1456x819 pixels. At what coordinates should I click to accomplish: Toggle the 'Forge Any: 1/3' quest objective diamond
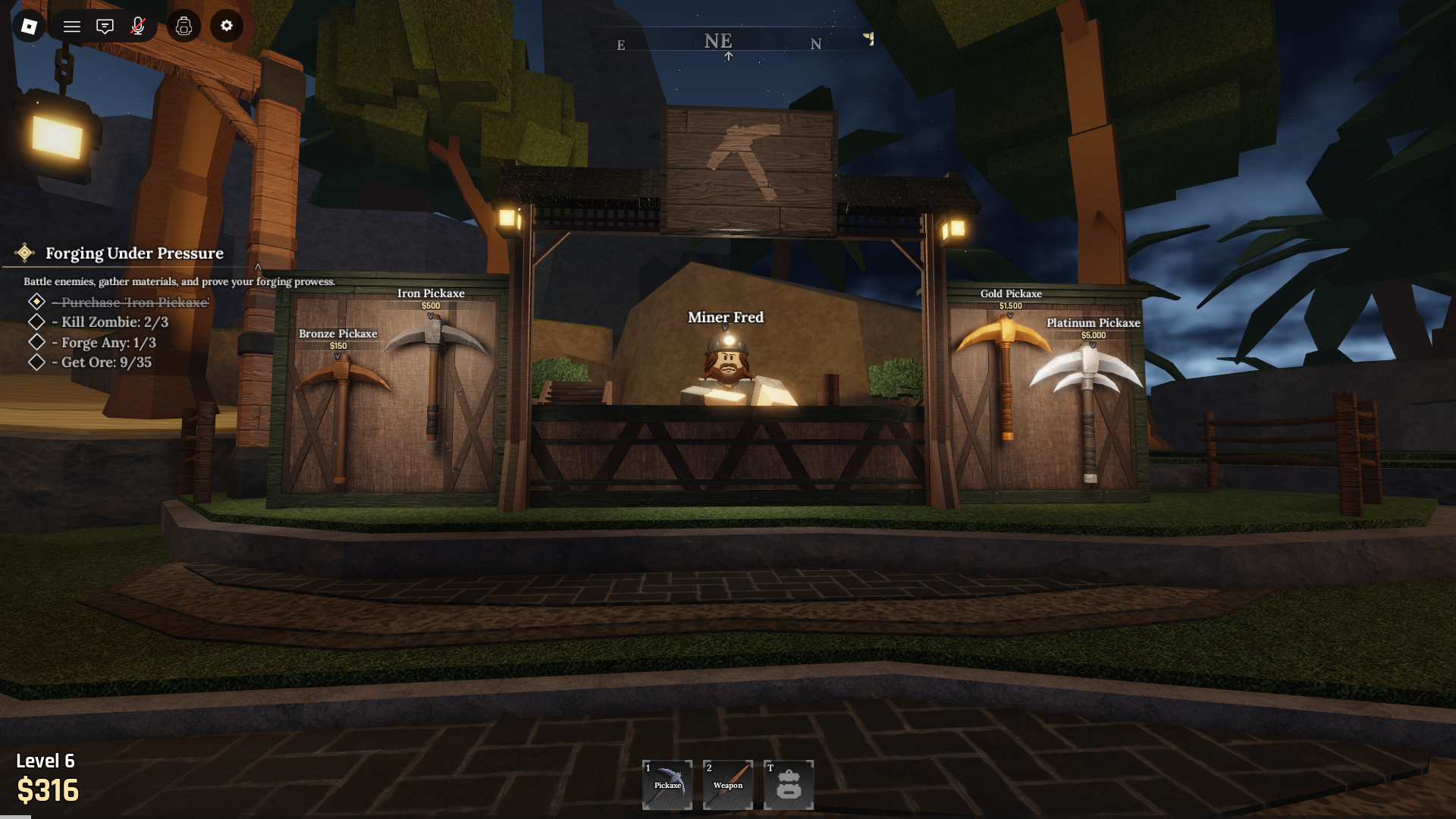[x=36, y=342]
